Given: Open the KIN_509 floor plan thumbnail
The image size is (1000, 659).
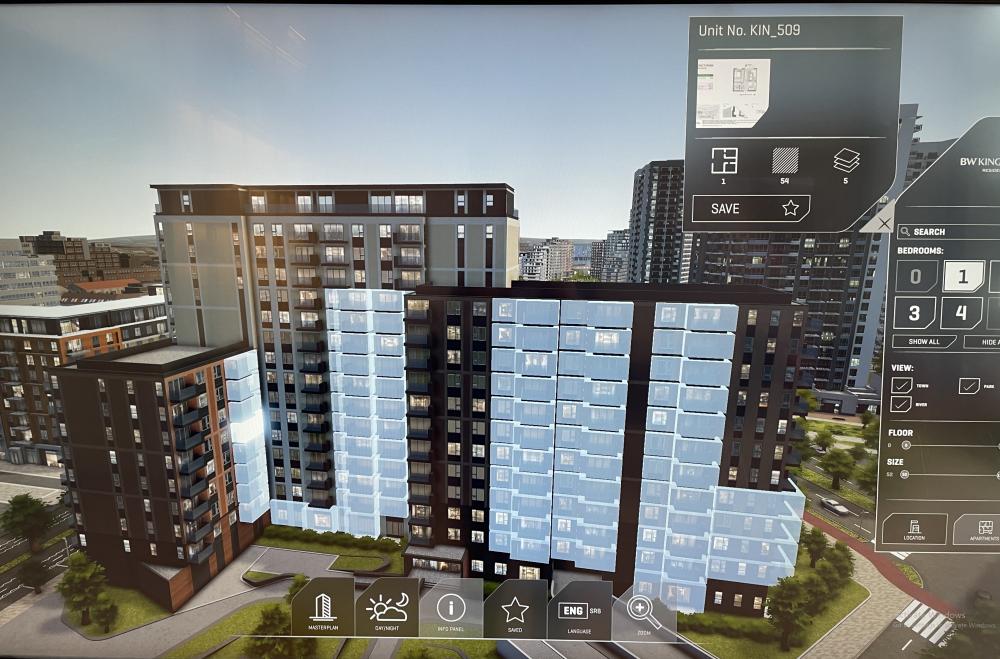Looking at the screenshot, I should 733,93.
